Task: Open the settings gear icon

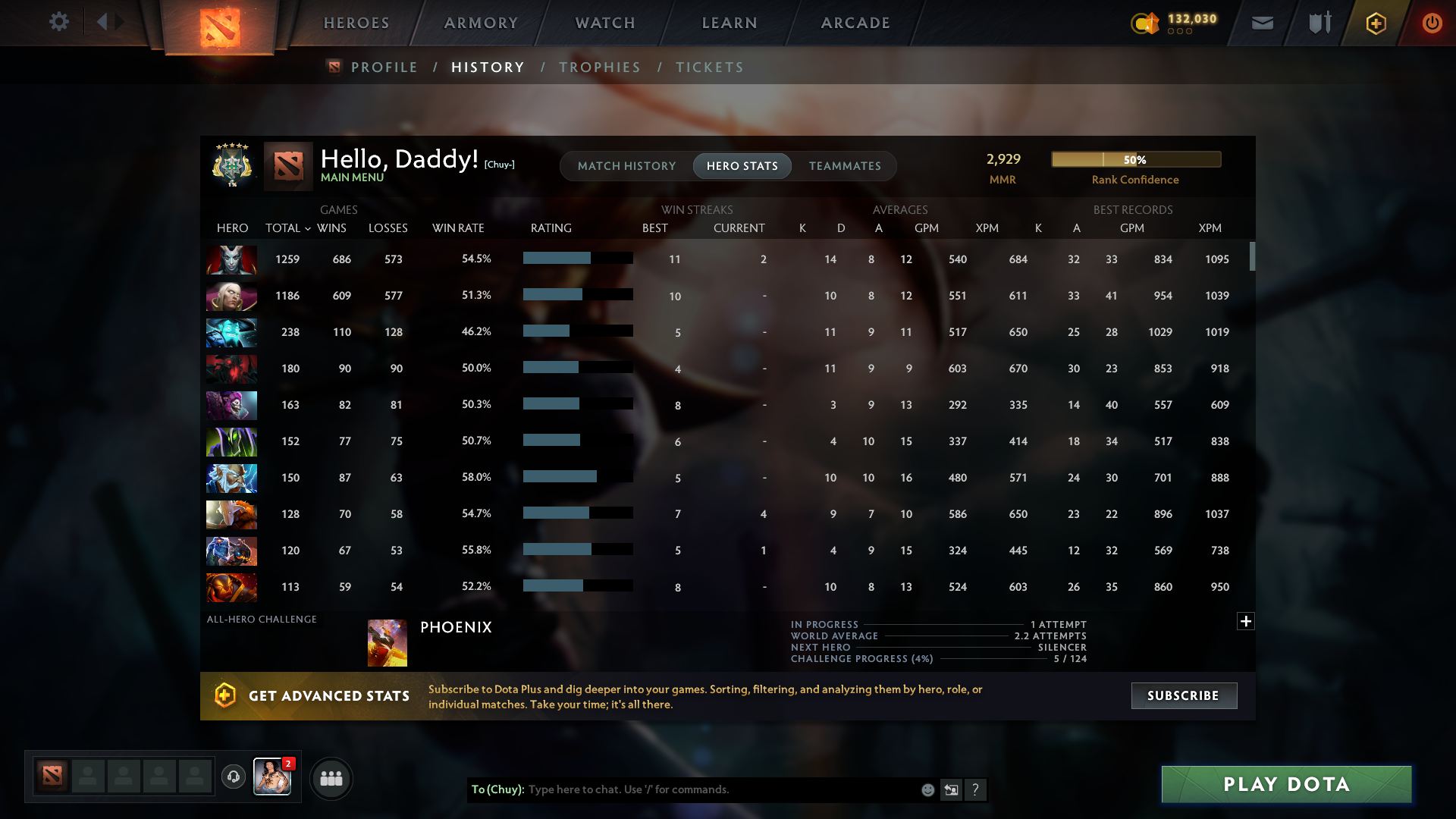Action: (x=59, y=22)
